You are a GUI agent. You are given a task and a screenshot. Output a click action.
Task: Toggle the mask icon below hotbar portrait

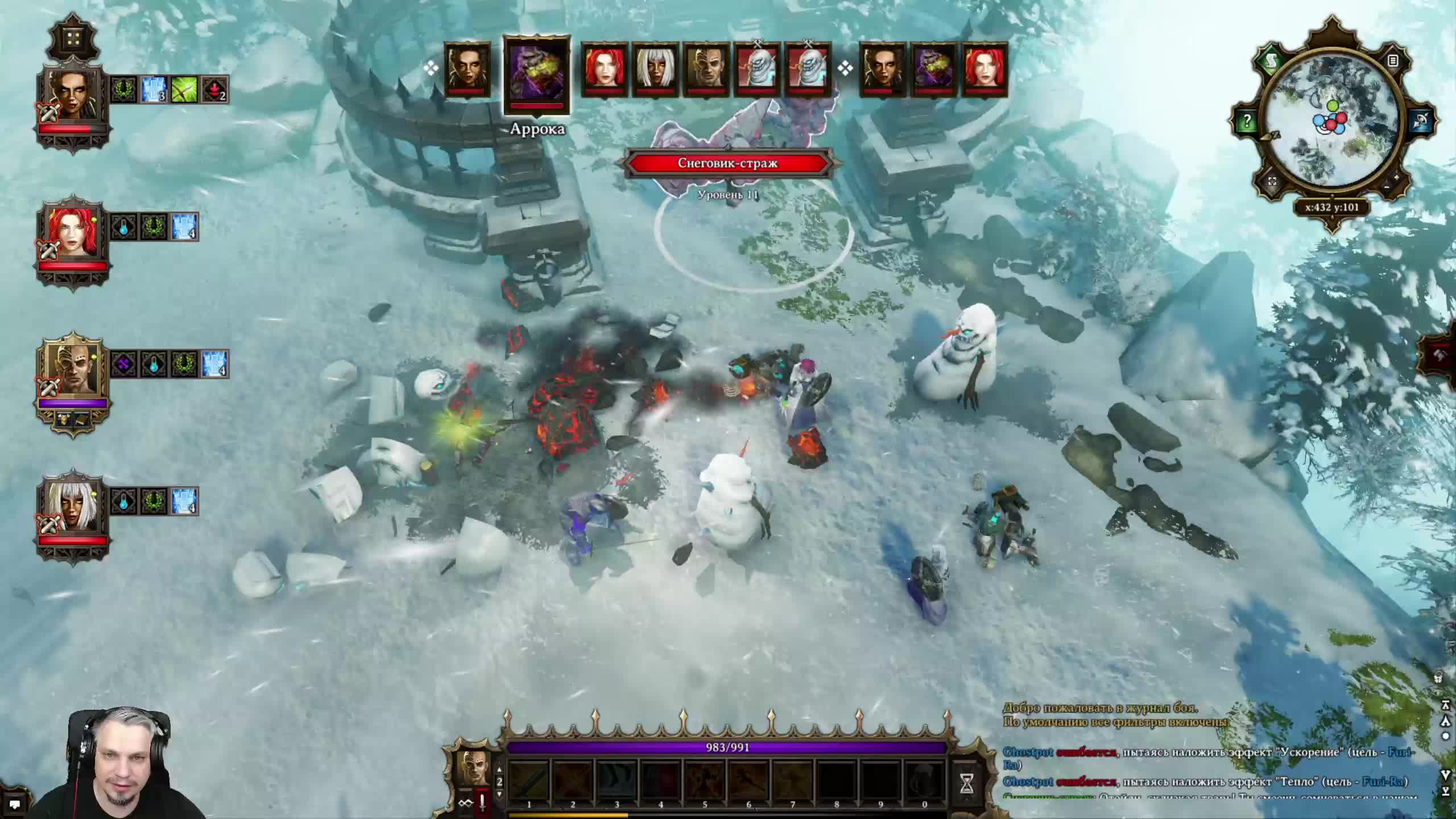click(x=466, y=803)
